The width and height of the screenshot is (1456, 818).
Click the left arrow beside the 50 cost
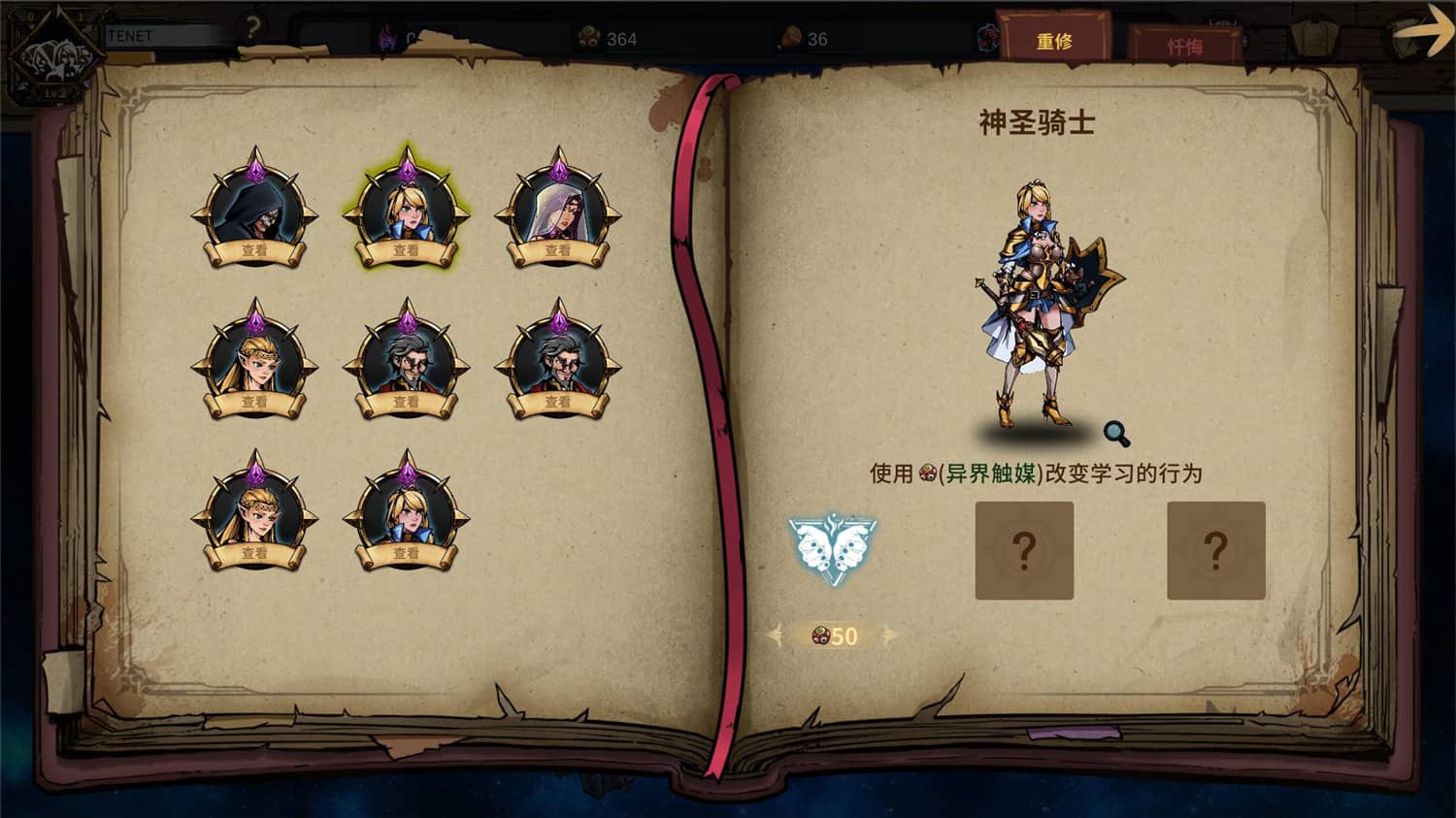777,636
